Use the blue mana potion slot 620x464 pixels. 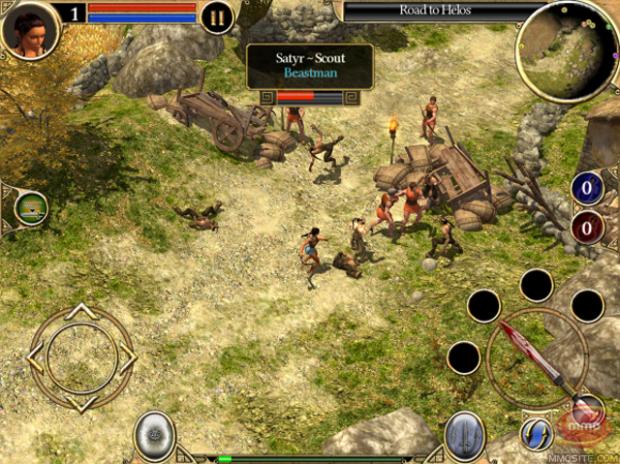click(x=587, y=187)
